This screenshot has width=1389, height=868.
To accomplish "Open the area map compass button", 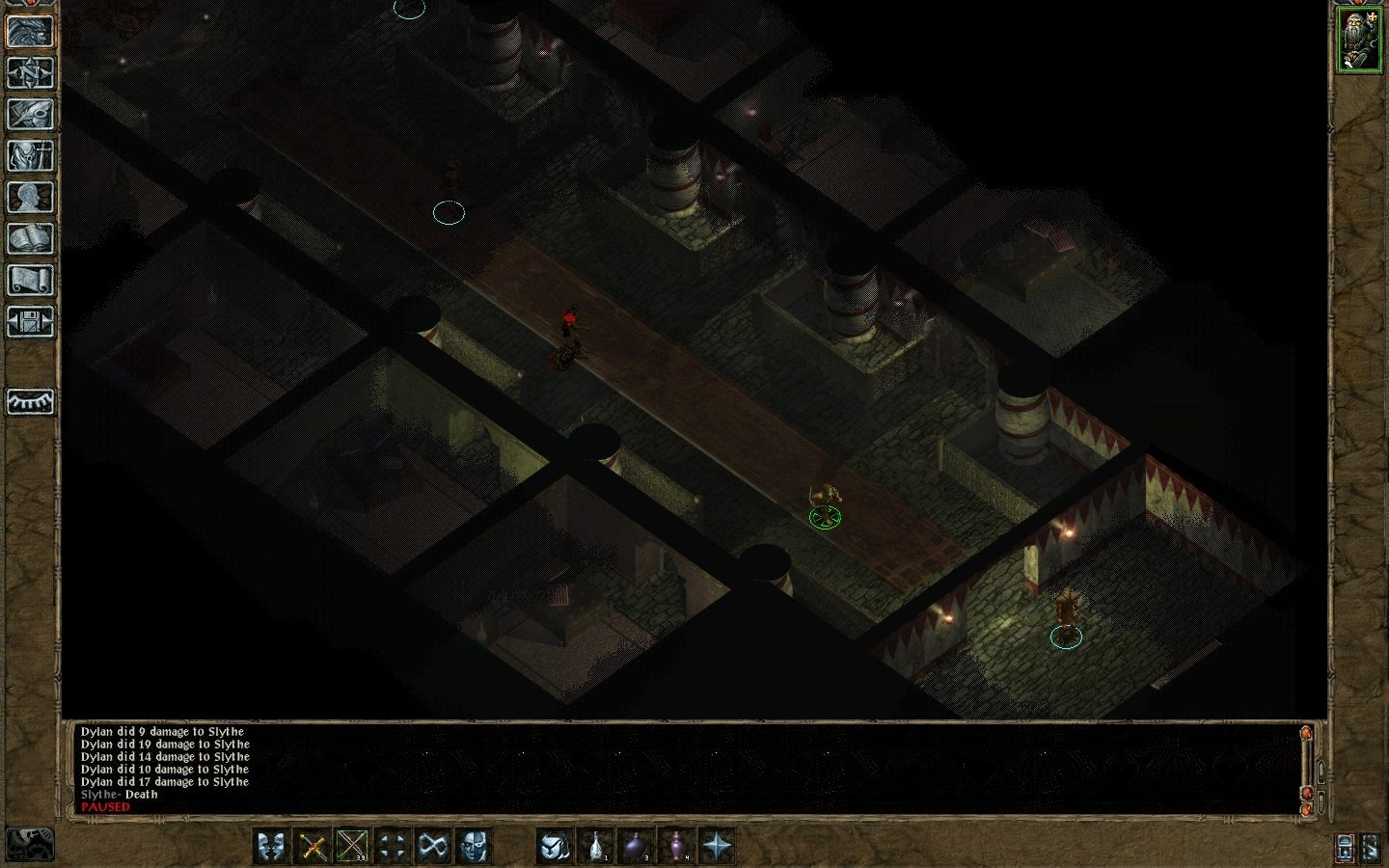I will click(x=30, y=72).
